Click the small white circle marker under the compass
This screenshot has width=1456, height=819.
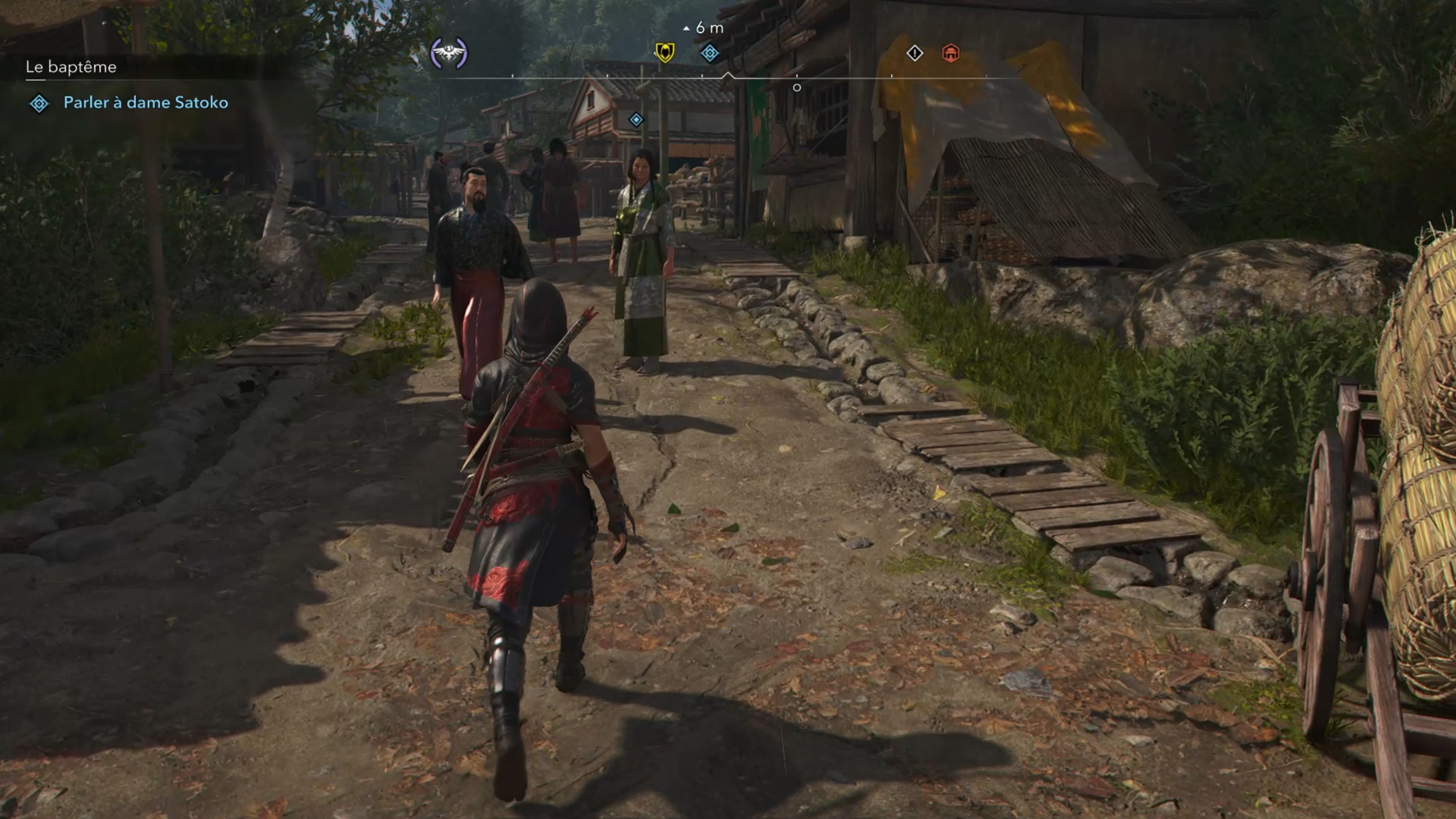(x=797, y=88)
